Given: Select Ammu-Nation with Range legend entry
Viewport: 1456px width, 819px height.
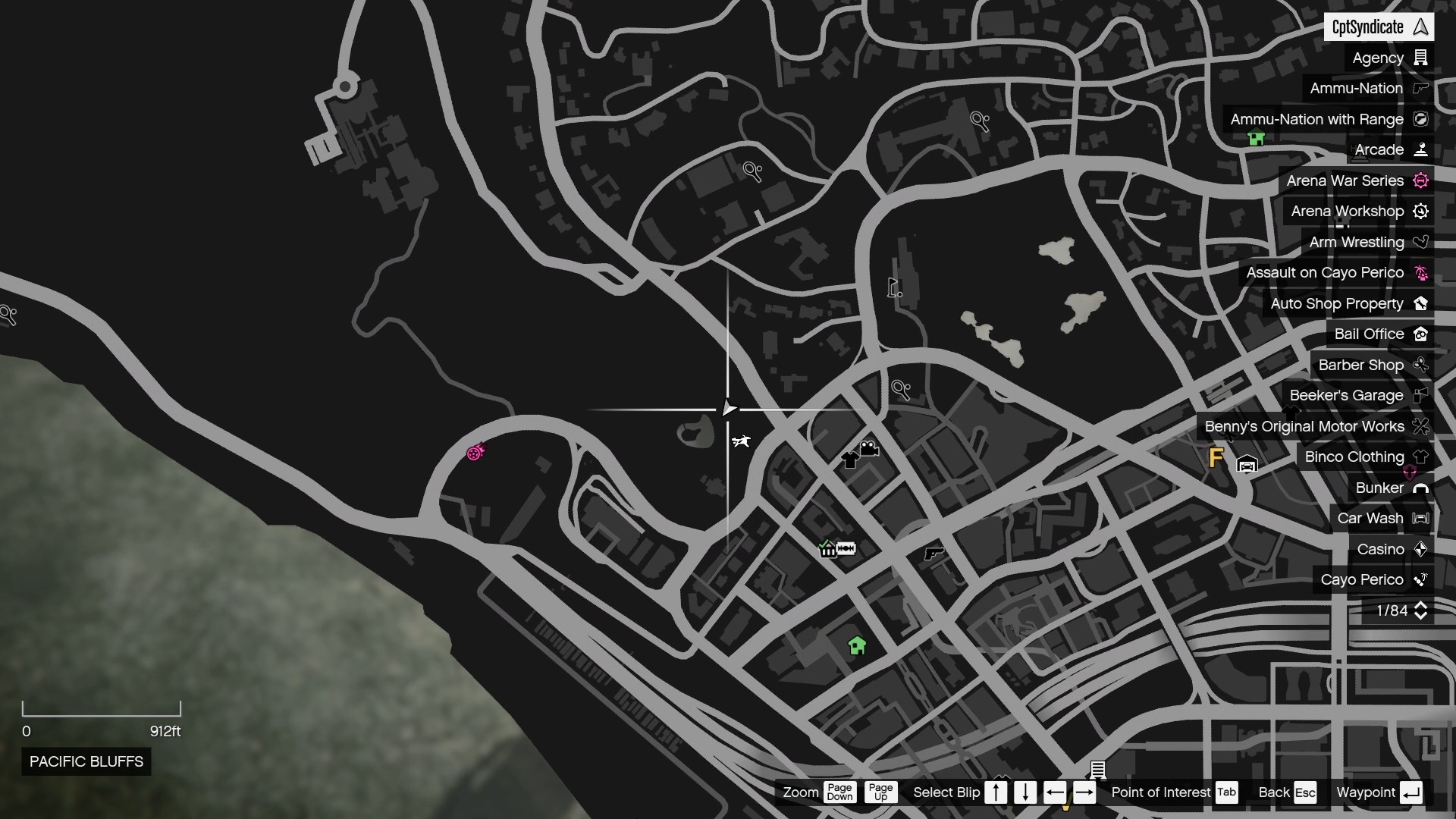Looking at the screenshot, I should tap(1328, 120).
